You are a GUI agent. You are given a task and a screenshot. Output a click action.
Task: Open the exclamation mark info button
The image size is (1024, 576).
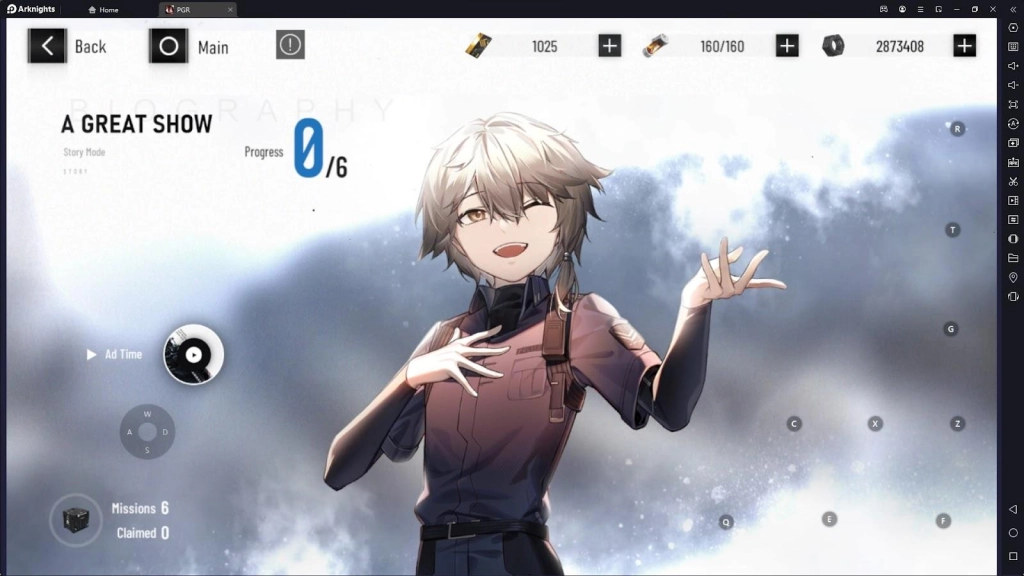[290, 45]
